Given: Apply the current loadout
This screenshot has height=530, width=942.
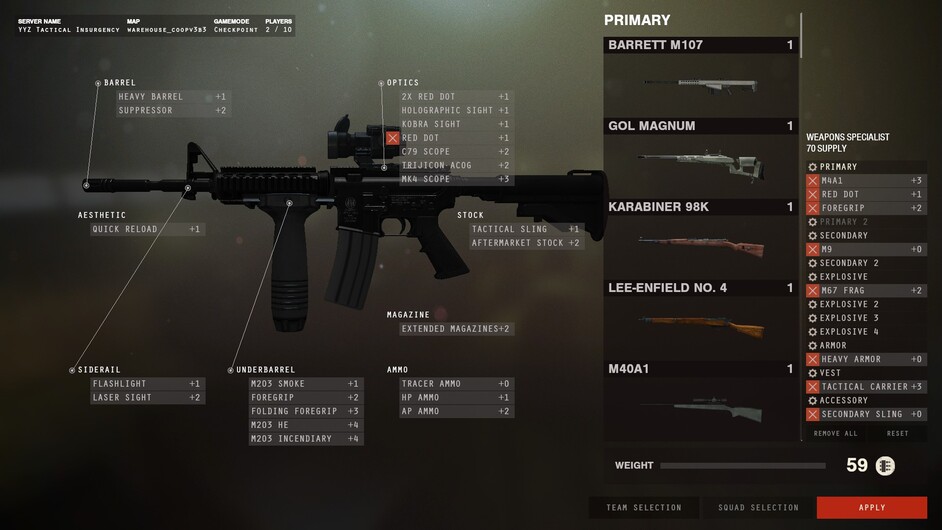Looking at the screenshot, I should click(x=871, y=507).
